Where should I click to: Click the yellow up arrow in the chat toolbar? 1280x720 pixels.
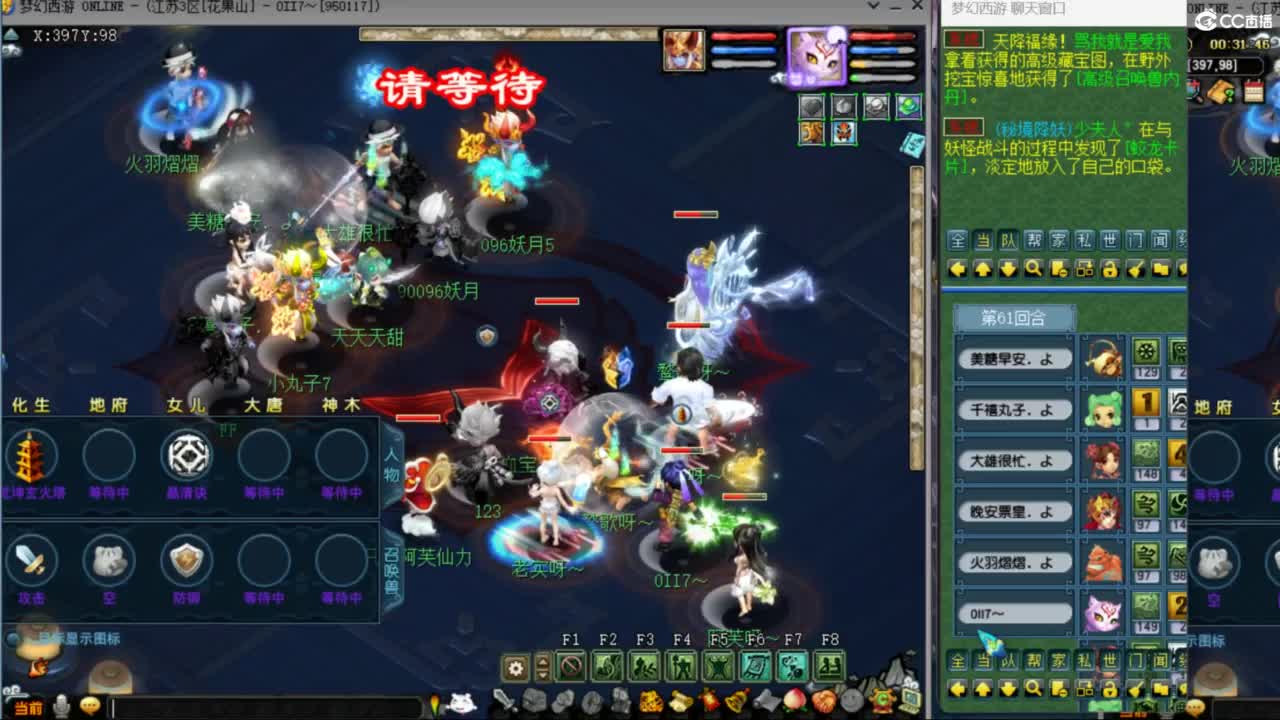point(984,268)
